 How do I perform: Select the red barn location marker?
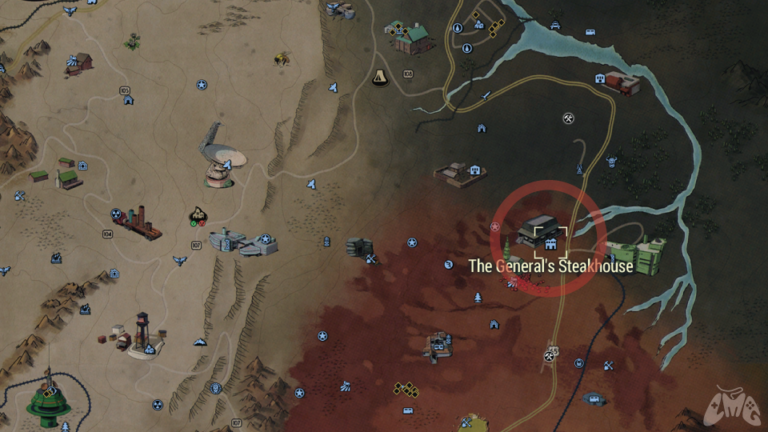[79, 62]
